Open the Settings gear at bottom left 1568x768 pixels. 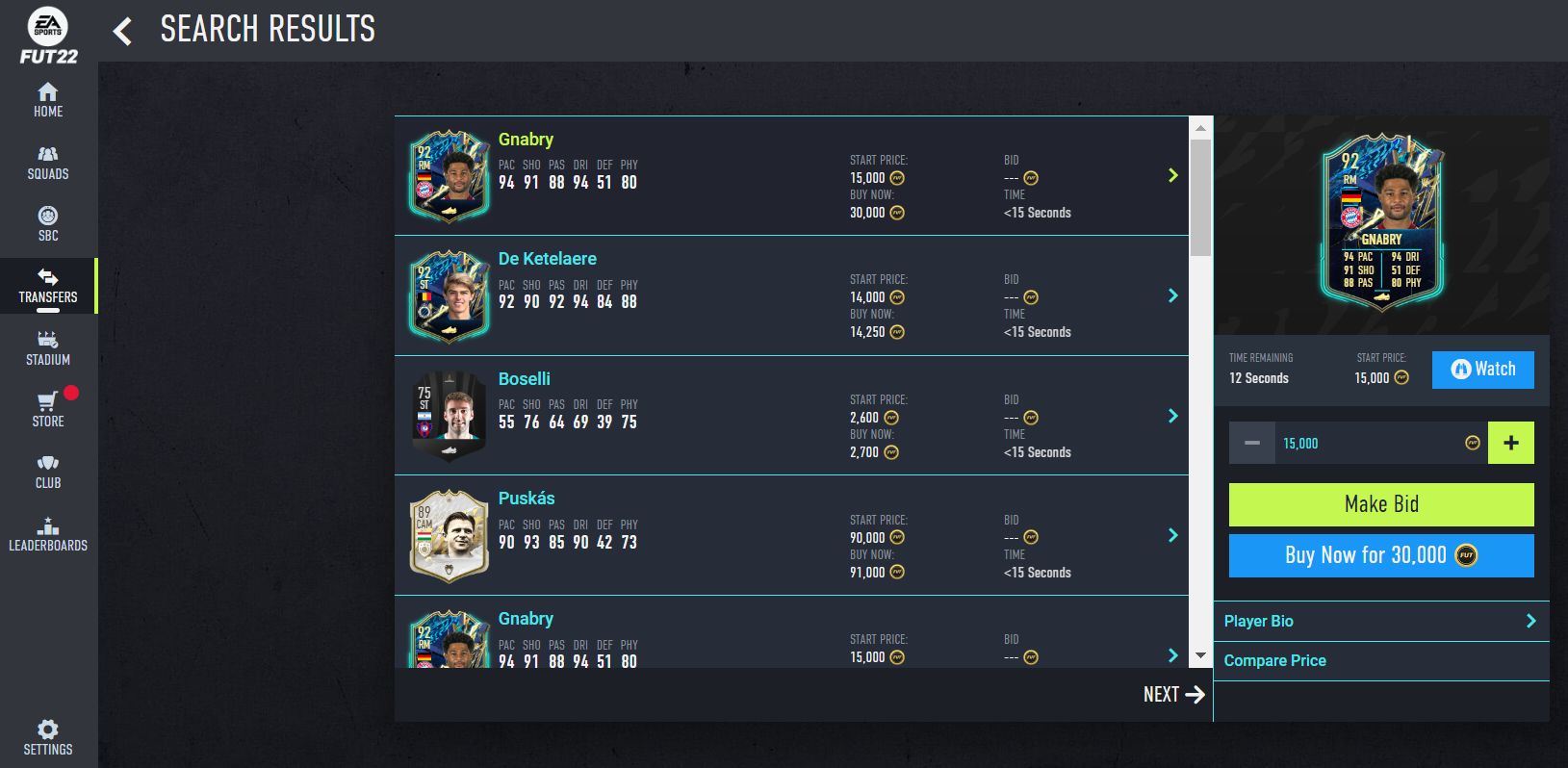pyautogui.click(x=47, y=735)
